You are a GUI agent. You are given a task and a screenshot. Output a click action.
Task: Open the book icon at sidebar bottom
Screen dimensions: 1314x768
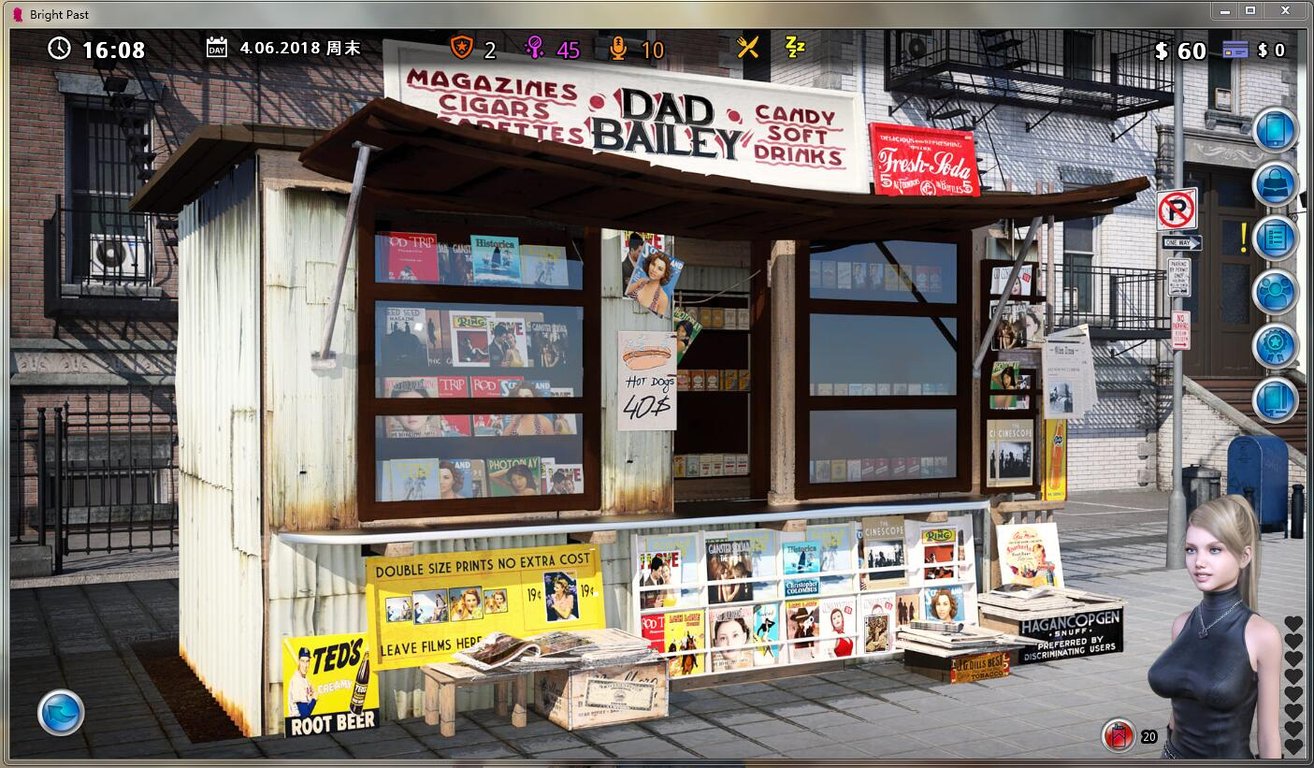[x=1275, y=400]
